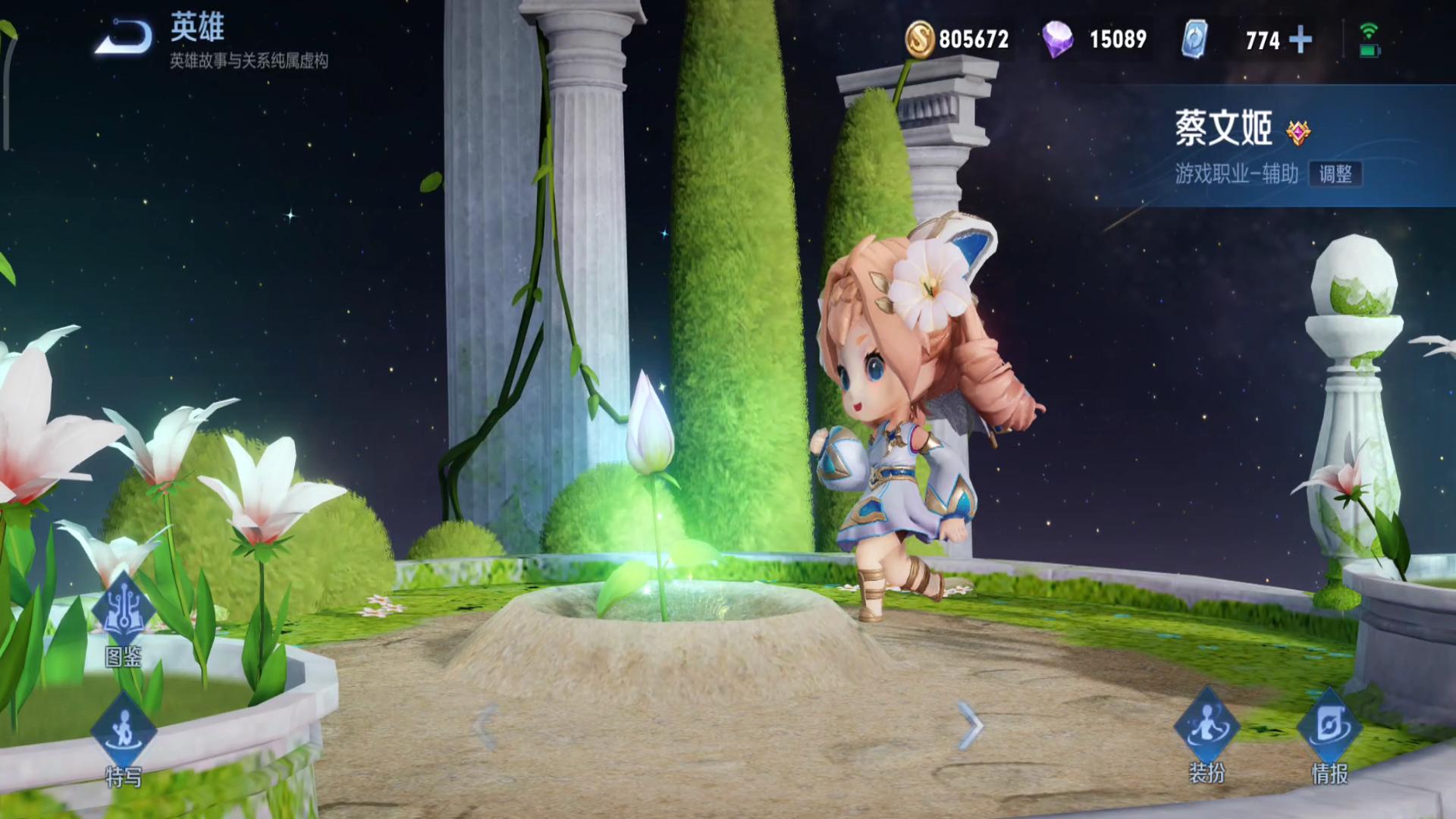
Task: Click the blue ticket currency icon
Action: pos(1194,39)
